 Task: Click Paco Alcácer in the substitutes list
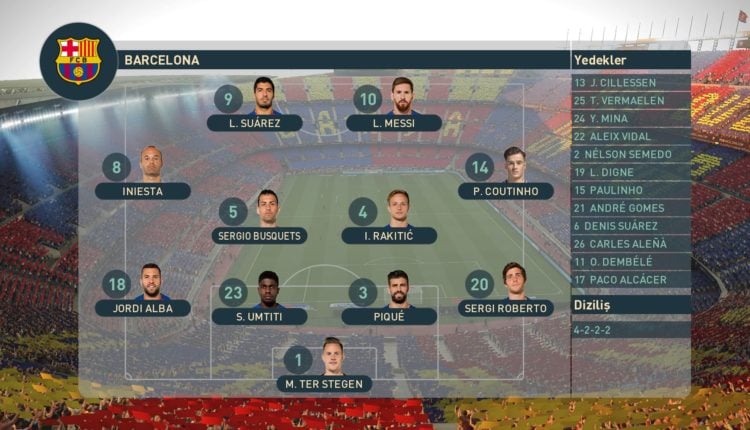pyautogui.click(x=631, y=280)
